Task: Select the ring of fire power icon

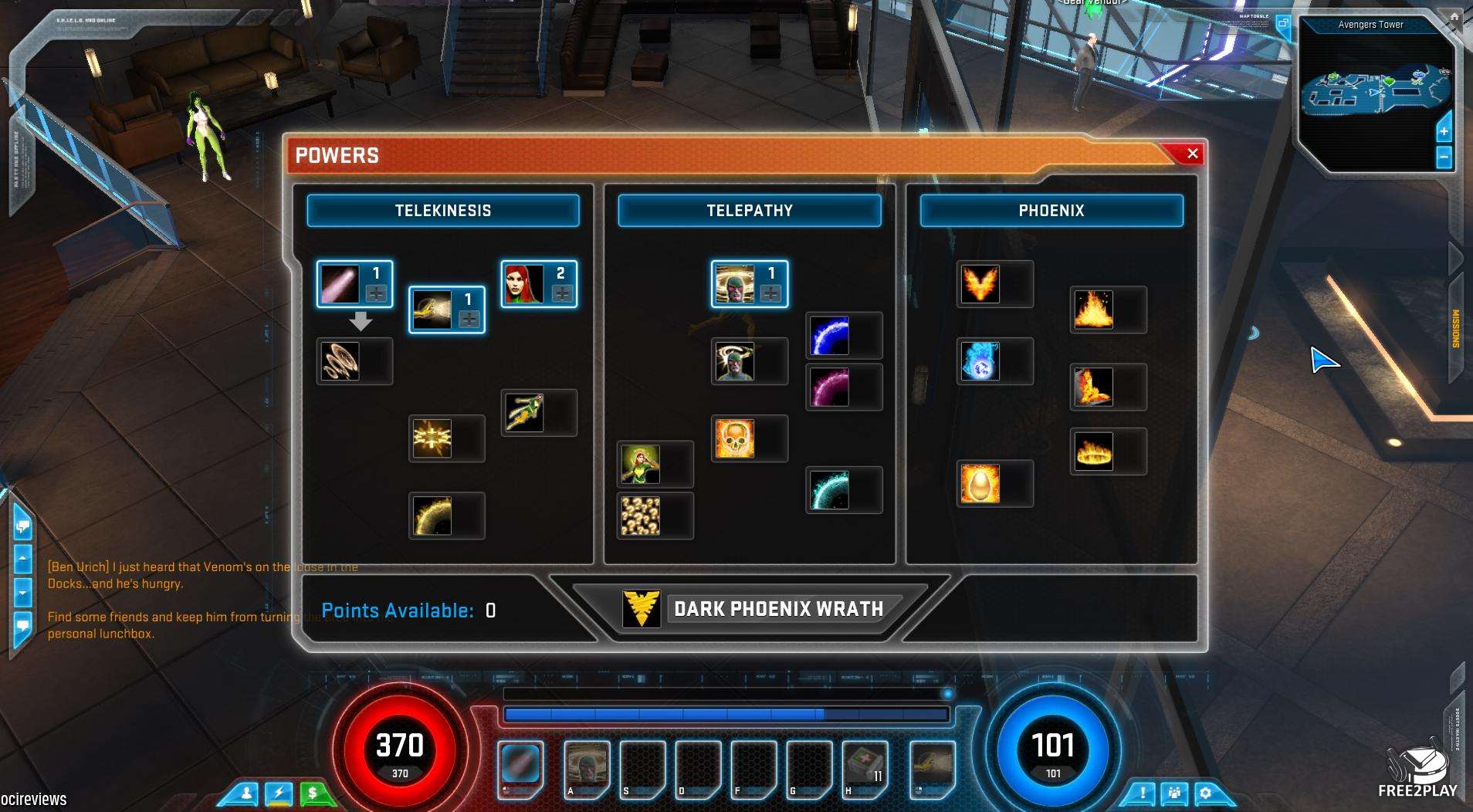Action: 1094,452
